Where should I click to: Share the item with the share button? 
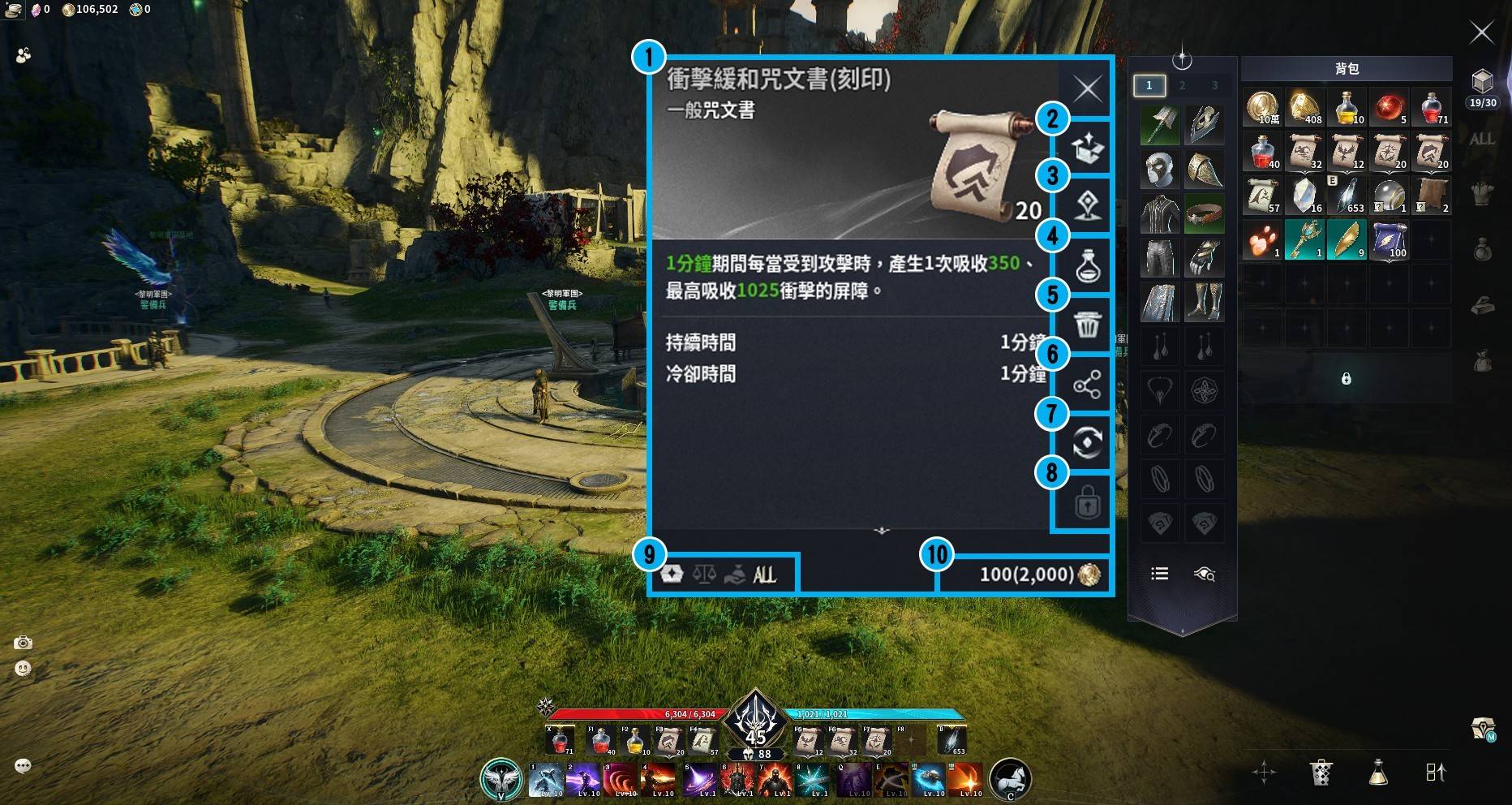pos(1087,385)
